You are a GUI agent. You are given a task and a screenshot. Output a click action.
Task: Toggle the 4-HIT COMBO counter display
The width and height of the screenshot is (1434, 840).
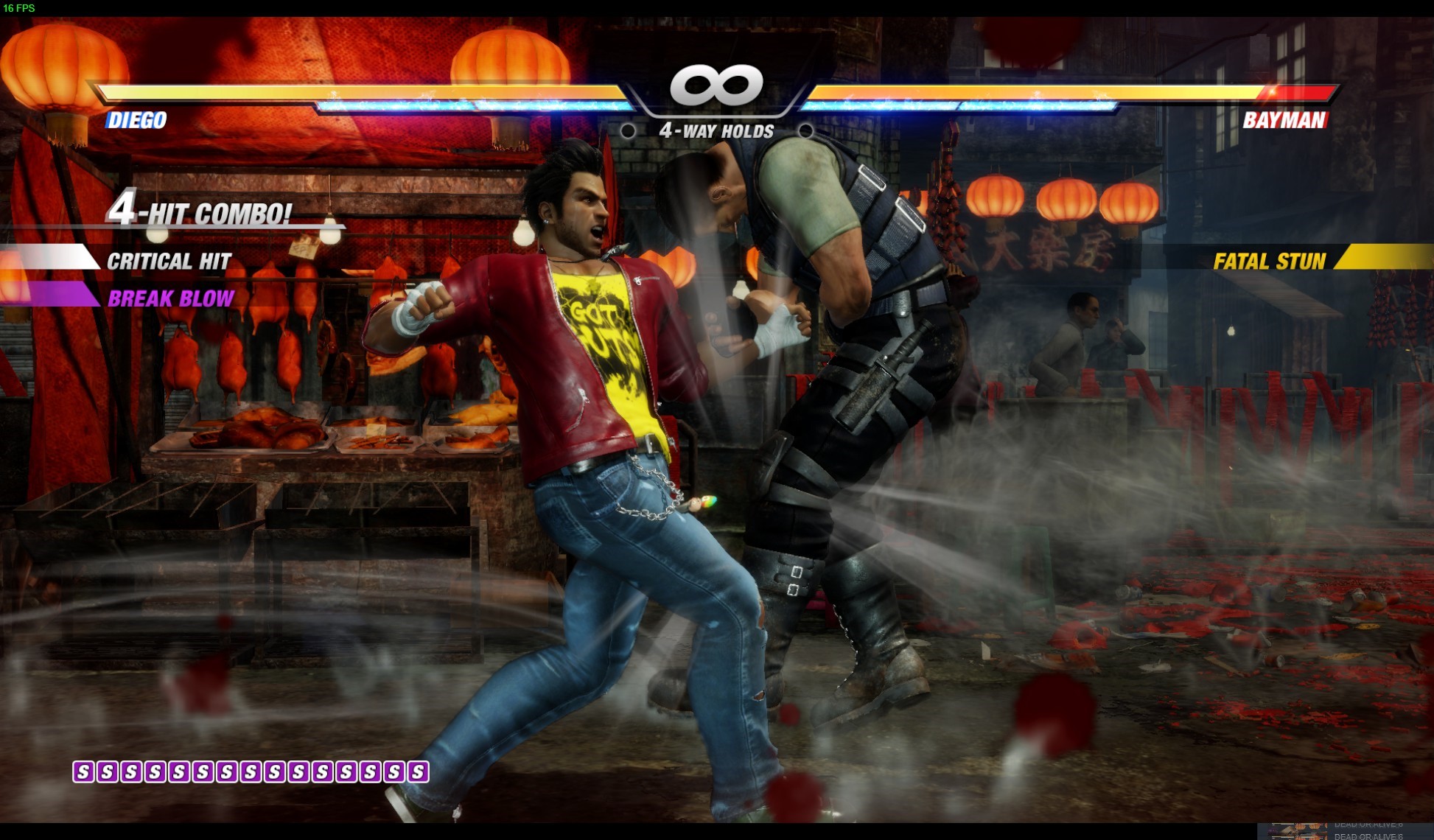(x=199, y=212)
